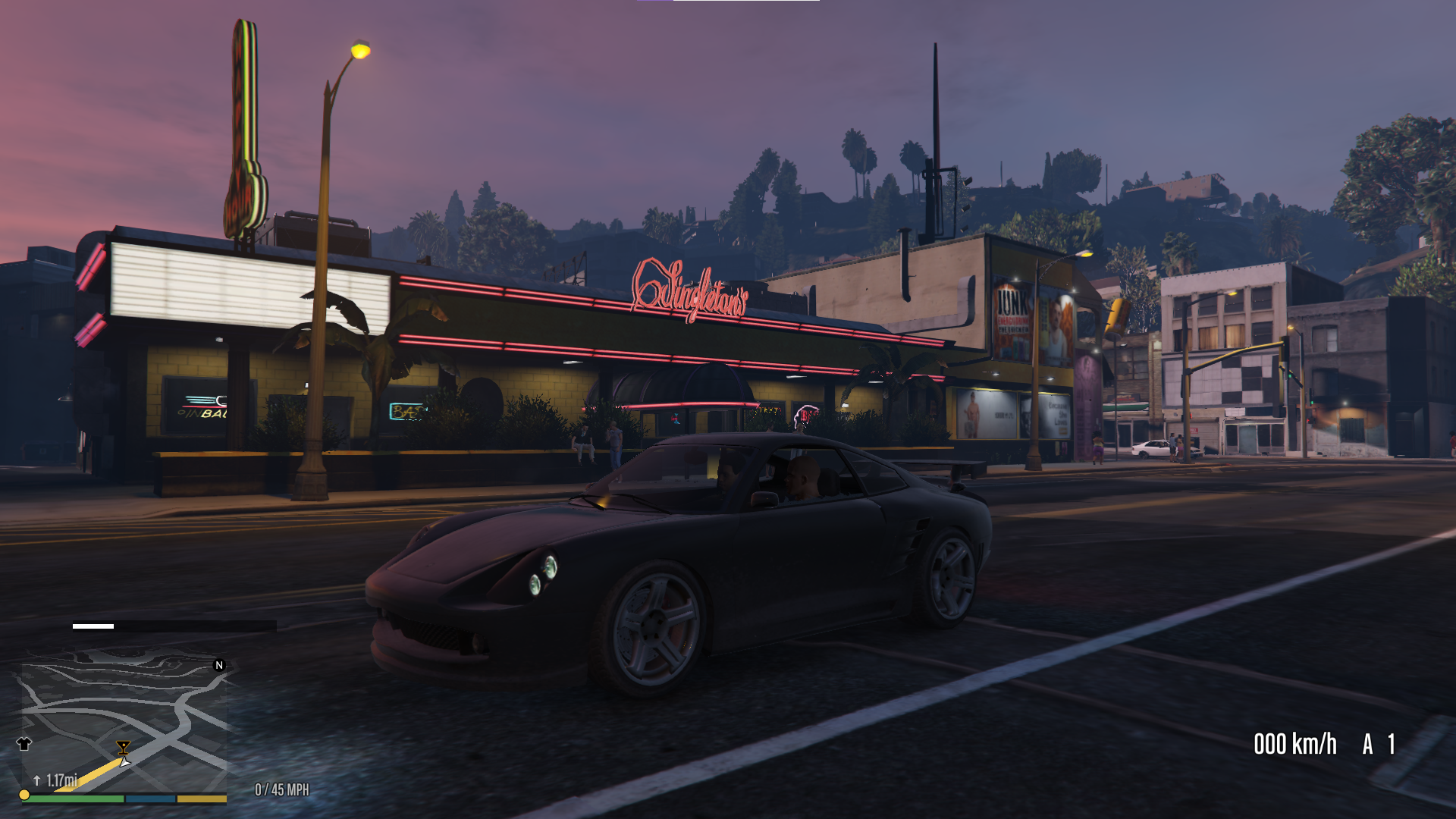Click the t-shirt clothing store icon on minimap
1456x819 pixels.
pyautogui.click(x=24, y=745)
